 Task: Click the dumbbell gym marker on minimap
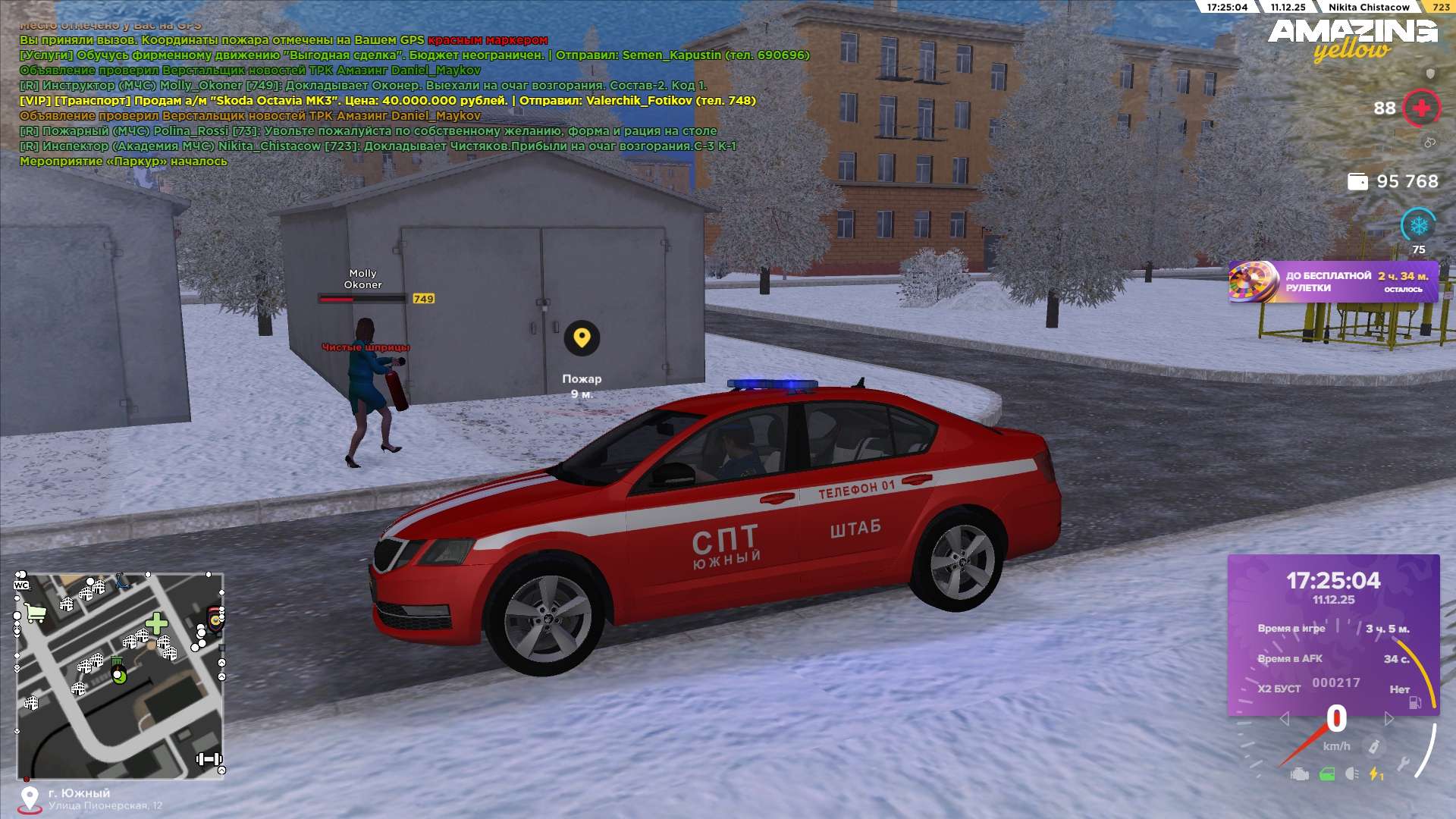pos(208,759)
